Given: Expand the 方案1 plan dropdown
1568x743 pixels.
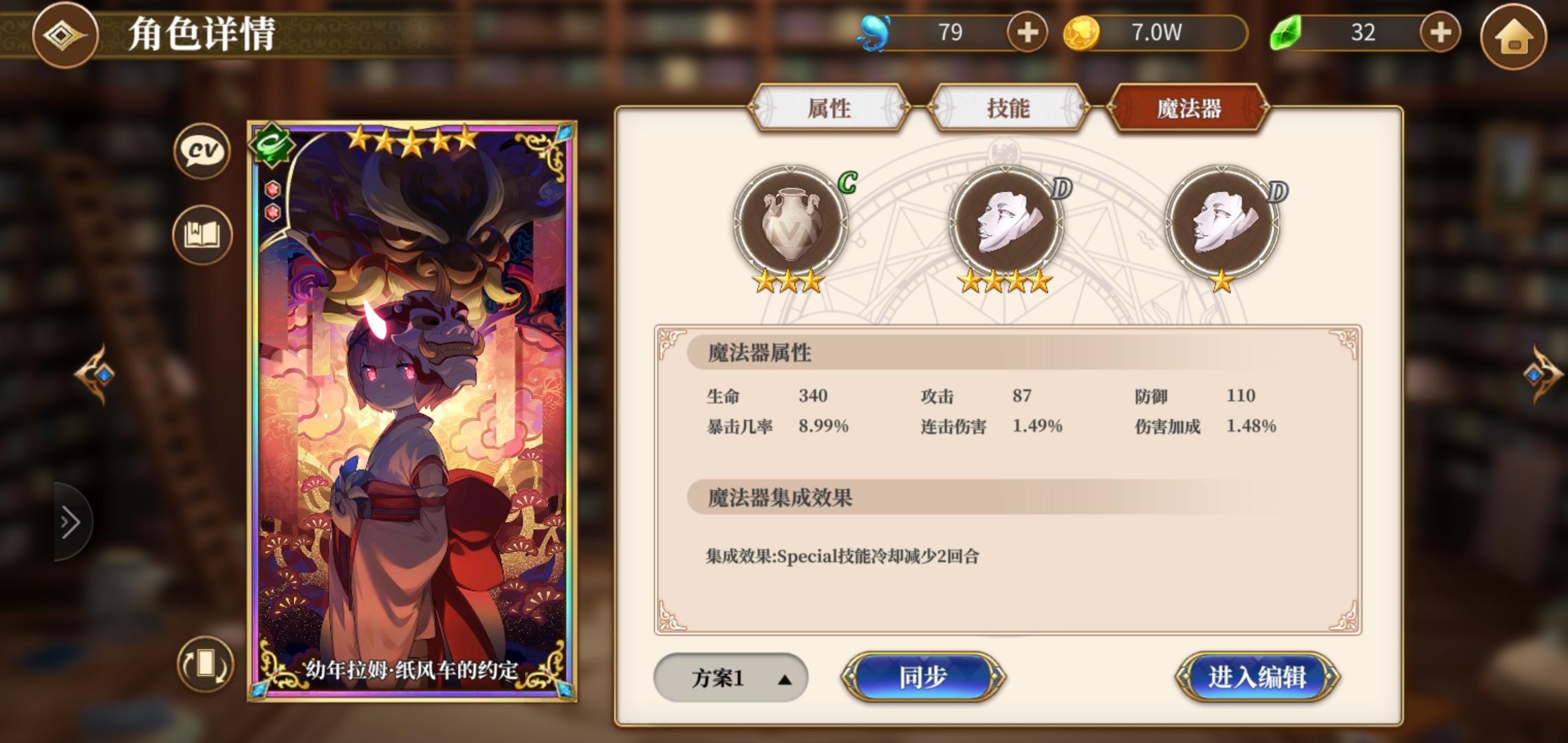Looking at the screenshot, I should click(731, 678).
